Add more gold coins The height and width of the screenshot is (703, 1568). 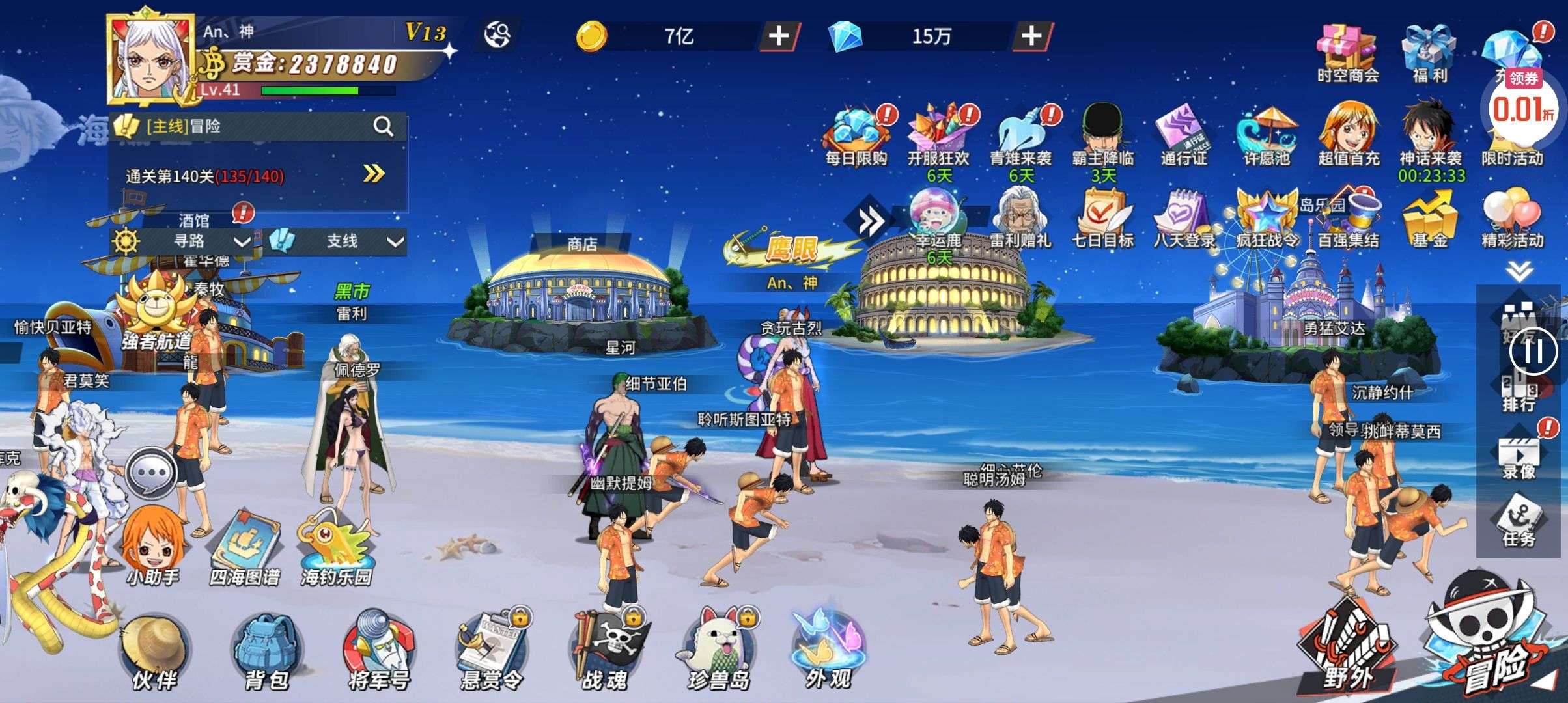[x=779, y=36]
